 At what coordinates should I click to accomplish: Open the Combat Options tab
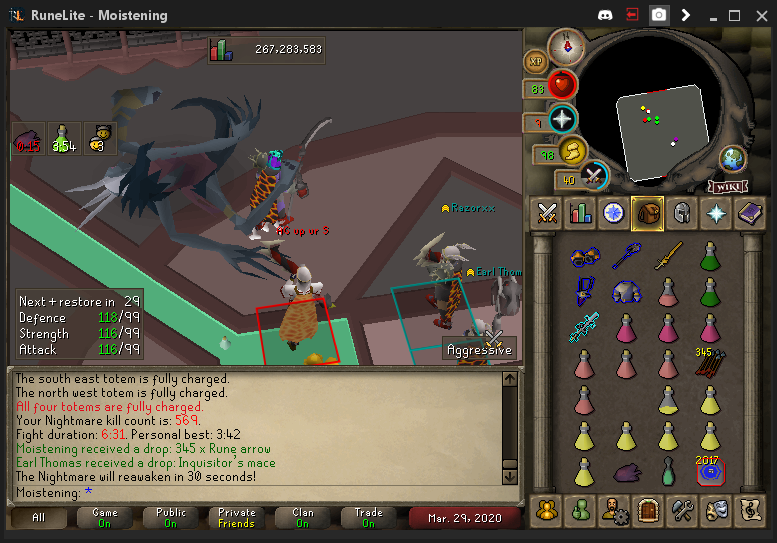click(x=547, y=212)
